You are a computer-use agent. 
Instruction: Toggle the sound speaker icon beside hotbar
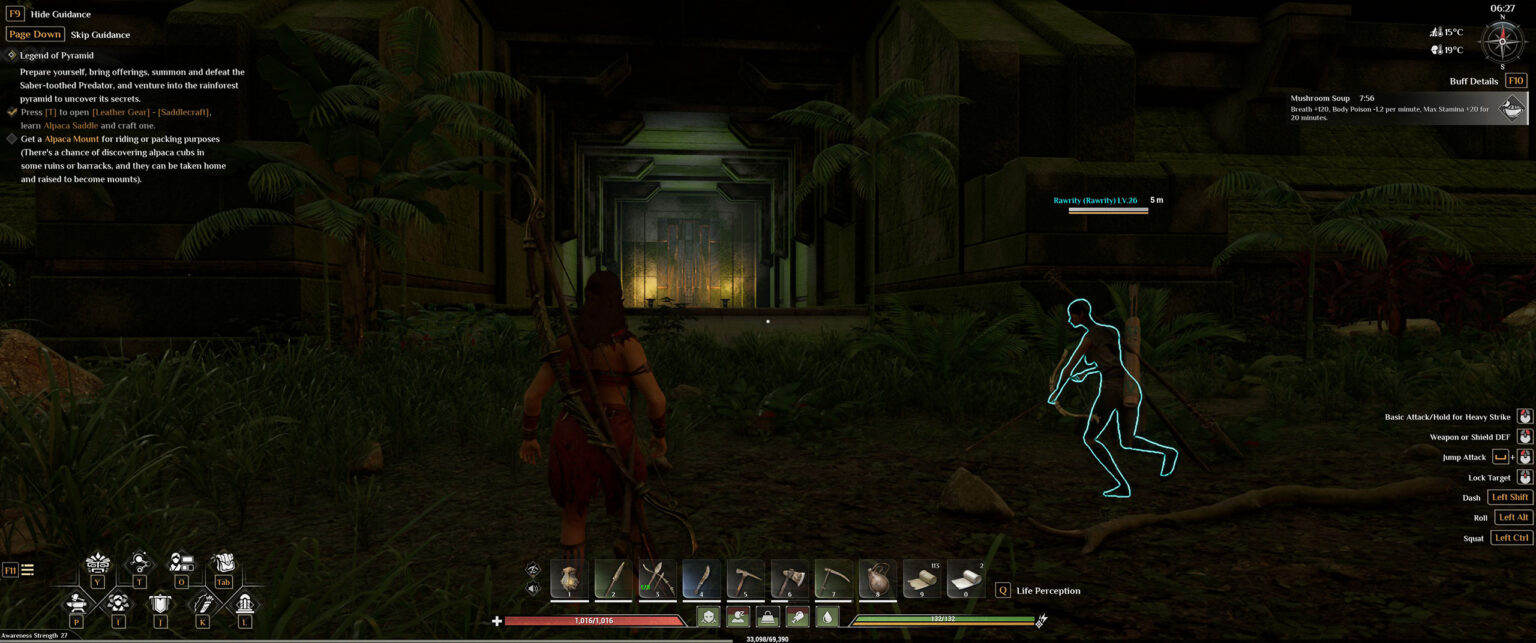coord(533,588)
